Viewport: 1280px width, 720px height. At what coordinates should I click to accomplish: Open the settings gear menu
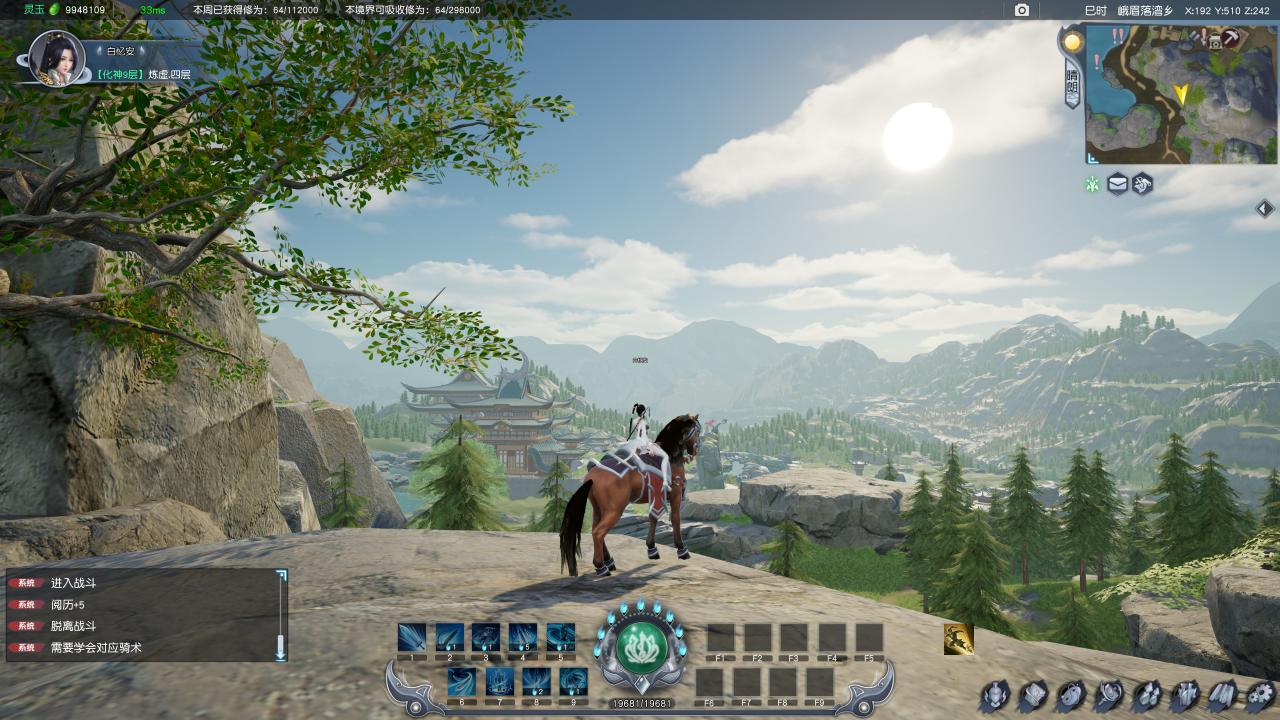[1260, 695]
